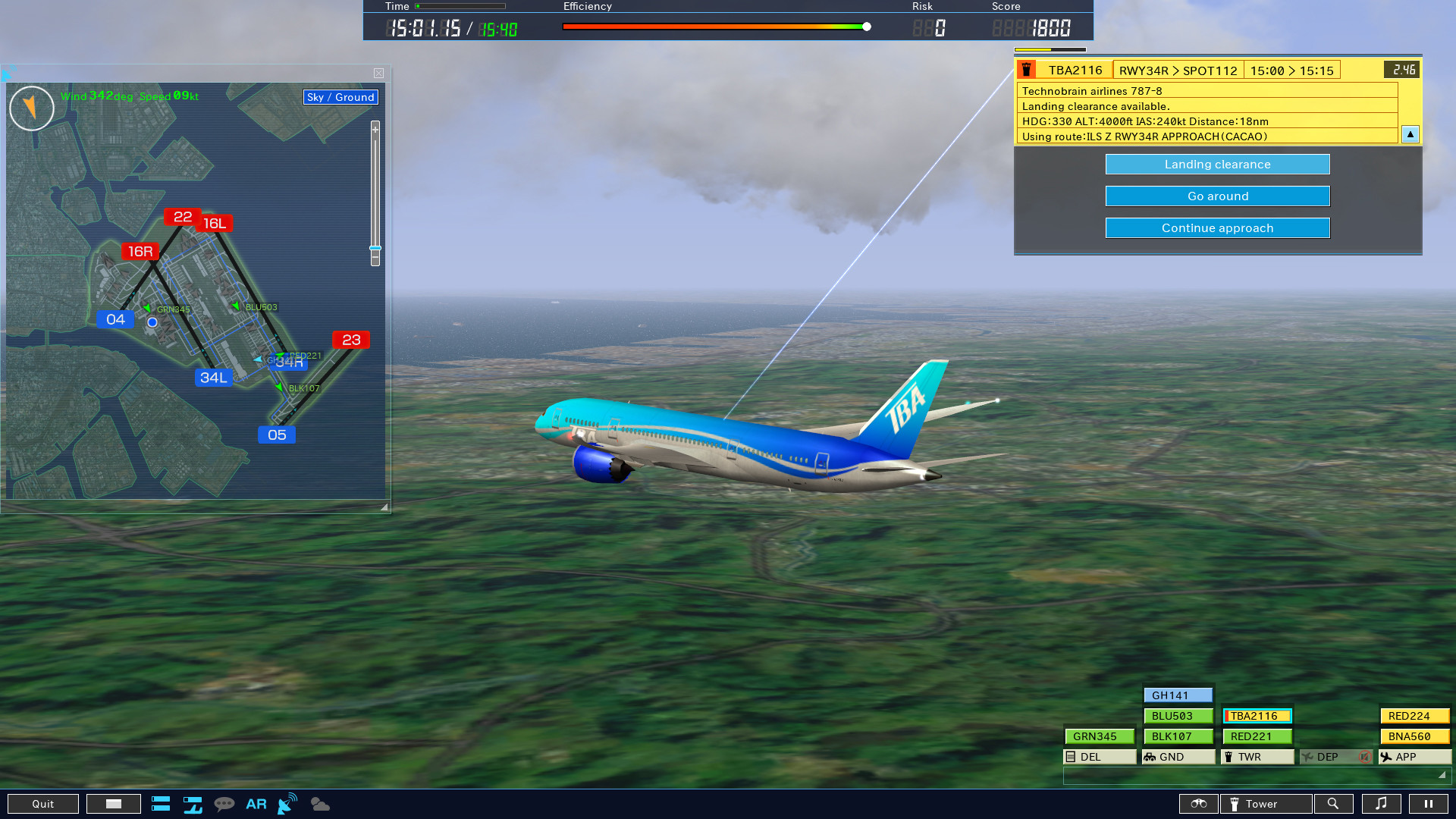Viewport: 1456px width, 819px height.
Task: Open the weather clouds icon
Action: [x=319, y=804]
